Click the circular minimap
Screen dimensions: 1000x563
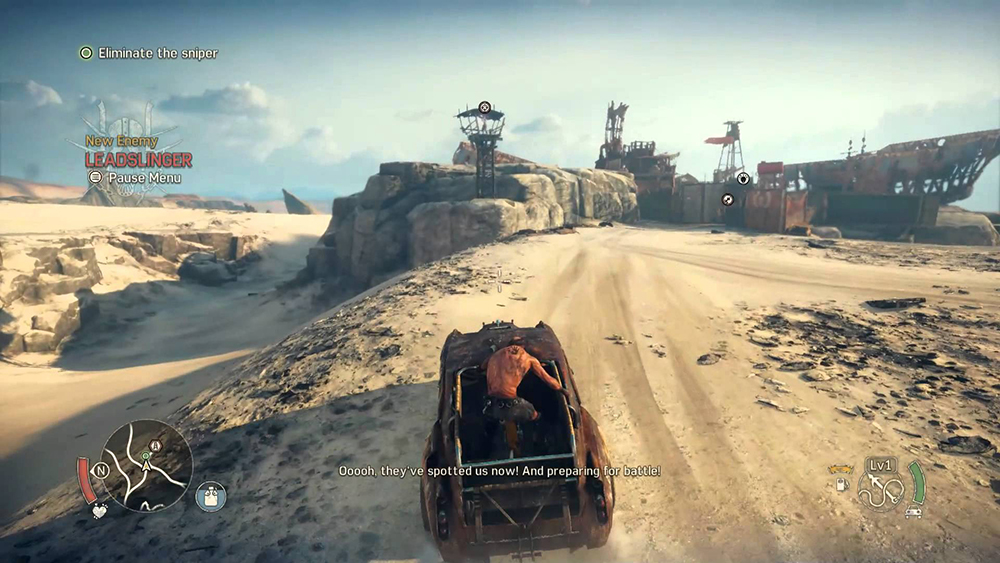[x=146, y=465]
